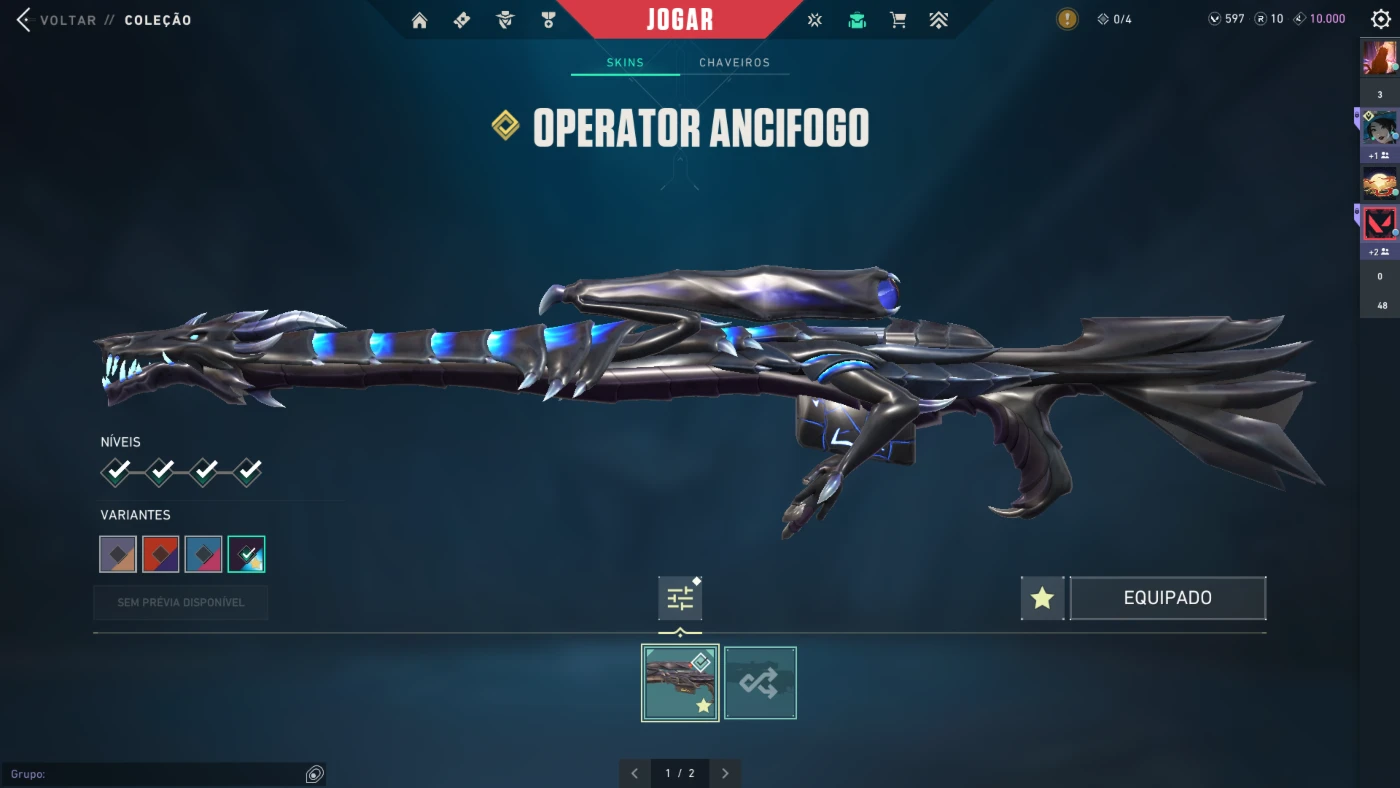Select the checked dark variant swatch
Viewport: 1400px width, 788px height.
pyautogui.click(x=246, y=554)
